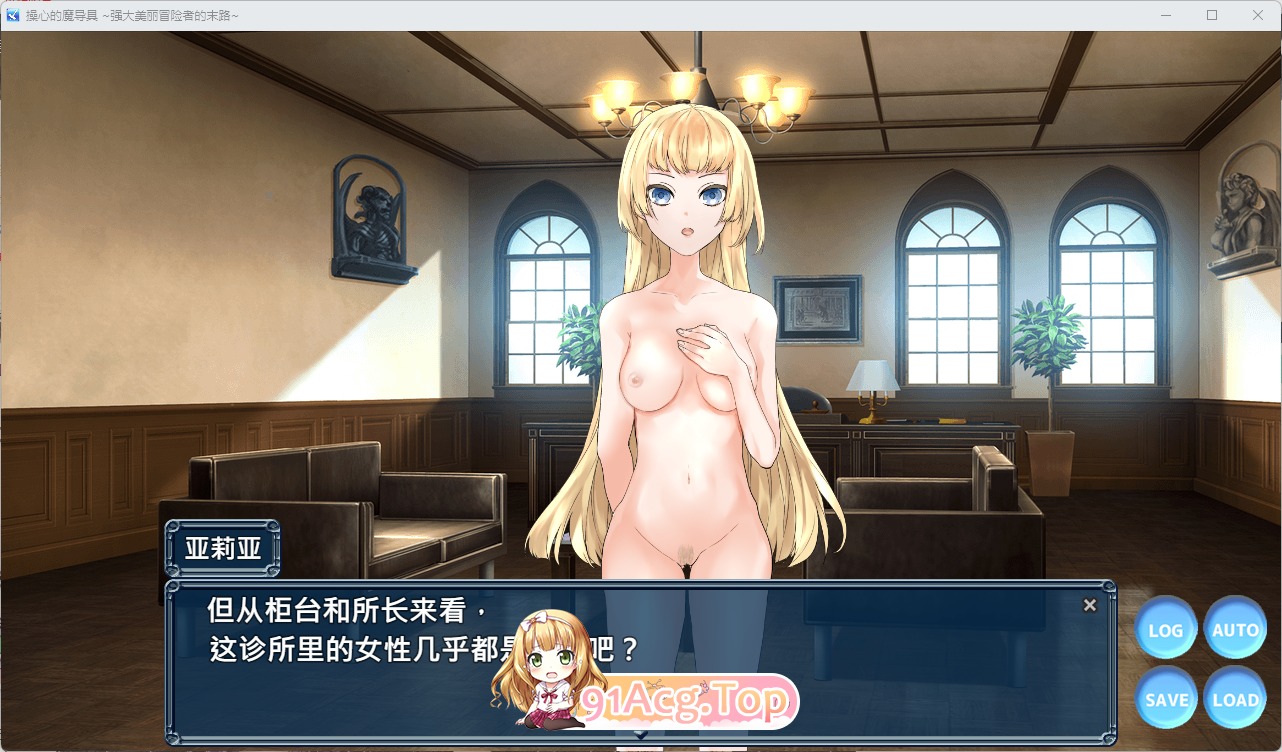The width and height of the screenshot is (1282, 752).
Task: Click the minimize button of the game window
Action: [1165, 15]
